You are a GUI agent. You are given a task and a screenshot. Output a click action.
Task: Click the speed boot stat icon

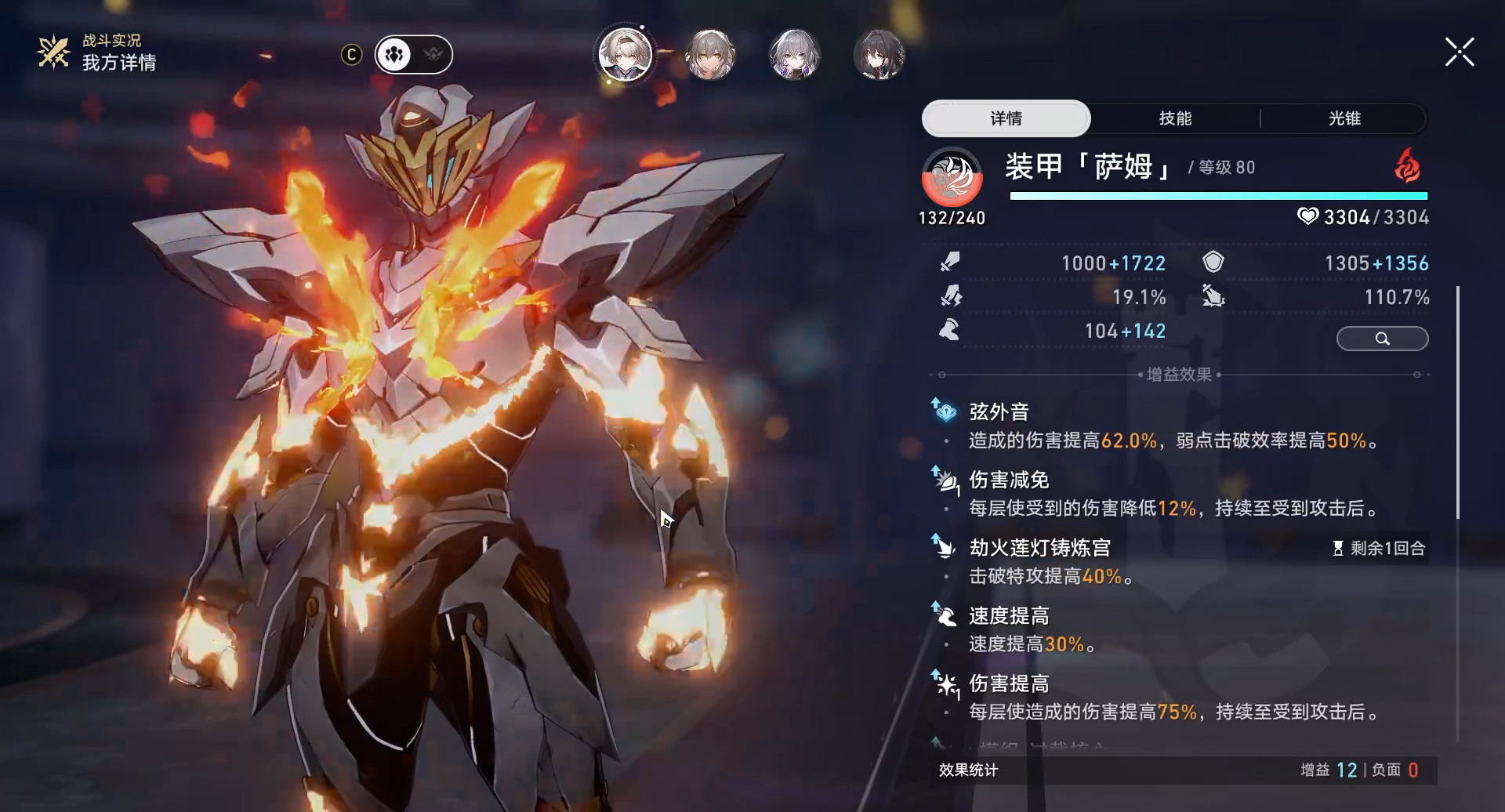point(951,330)
